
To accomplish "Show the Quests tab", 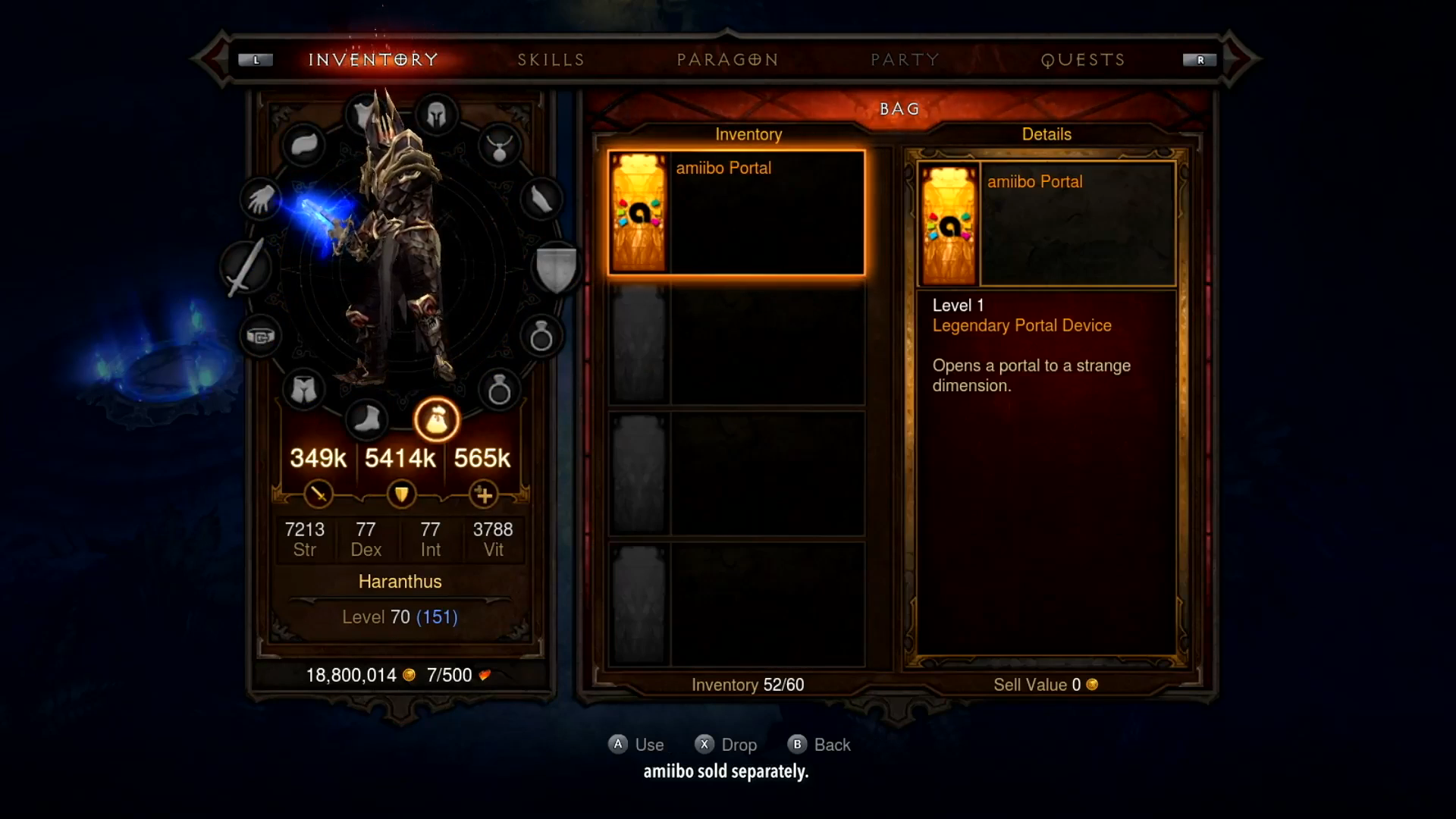I will tap(1082, 60).
